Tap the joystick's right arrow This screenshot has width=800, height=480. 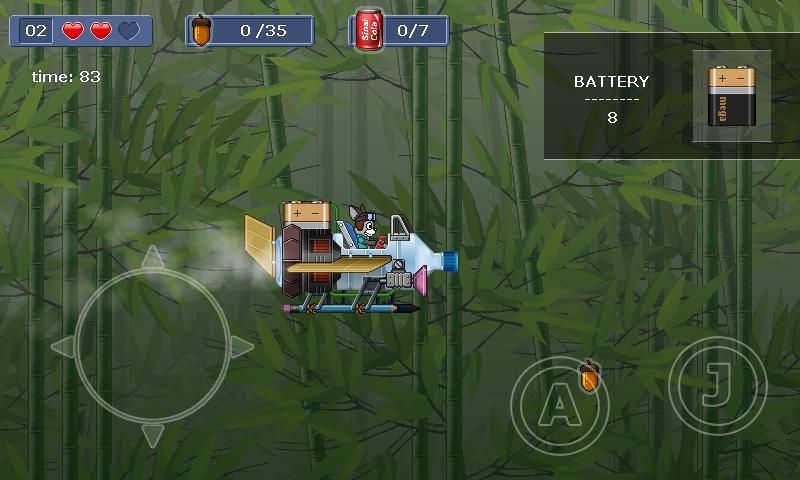(242, 346)
